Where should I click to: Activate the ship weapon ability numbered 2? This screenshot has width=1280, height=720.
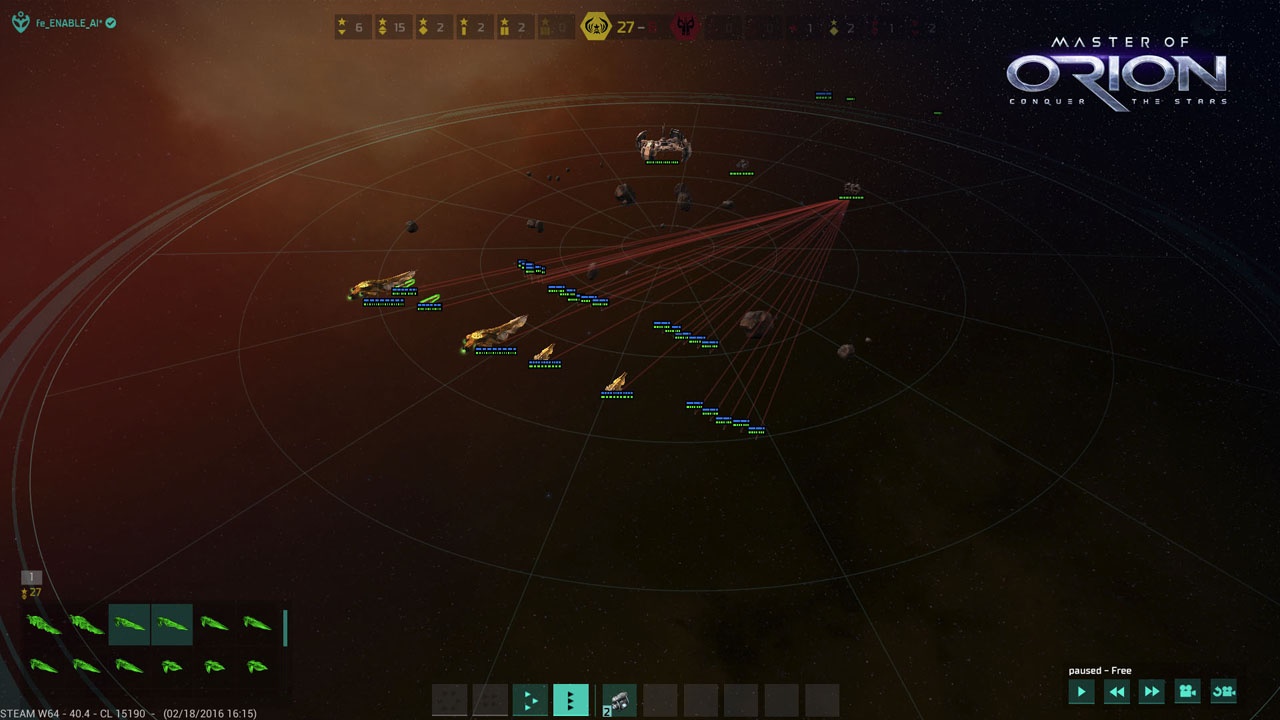[619, 700]
